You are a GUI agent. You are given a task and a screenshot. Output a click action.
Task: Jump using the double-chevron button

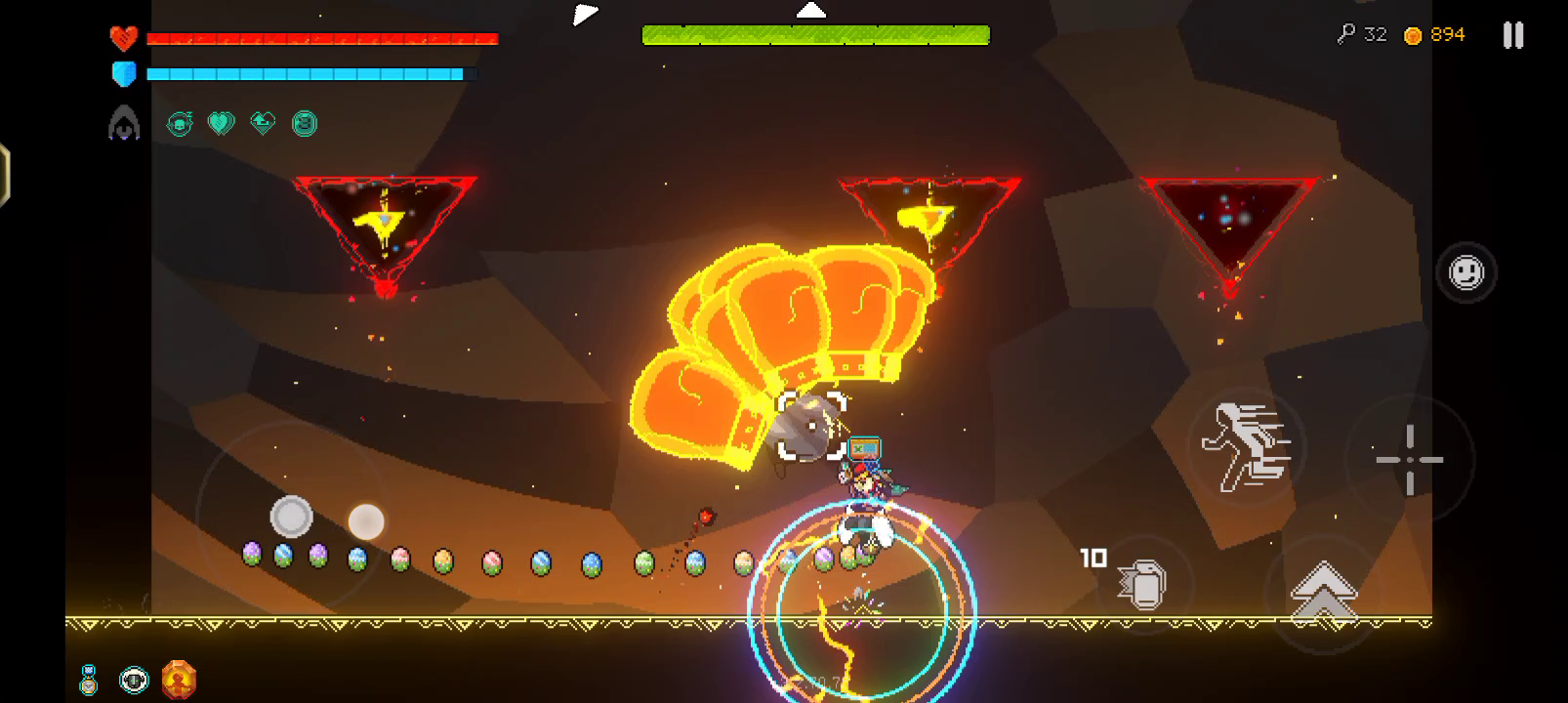click(x=1323, y=592)
